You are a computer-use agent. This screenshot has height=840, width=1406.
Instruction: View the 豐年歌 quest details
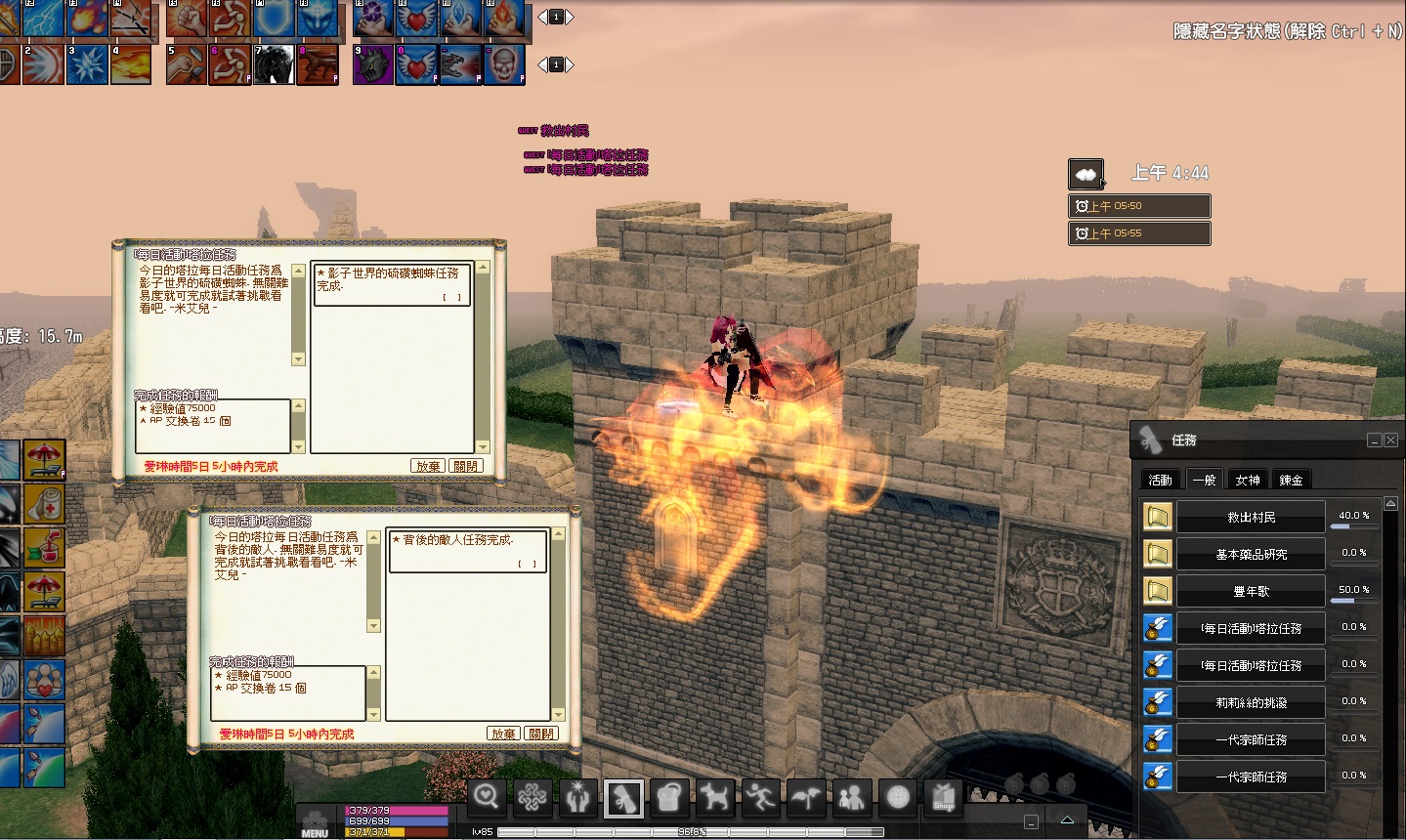point(1251,592)
